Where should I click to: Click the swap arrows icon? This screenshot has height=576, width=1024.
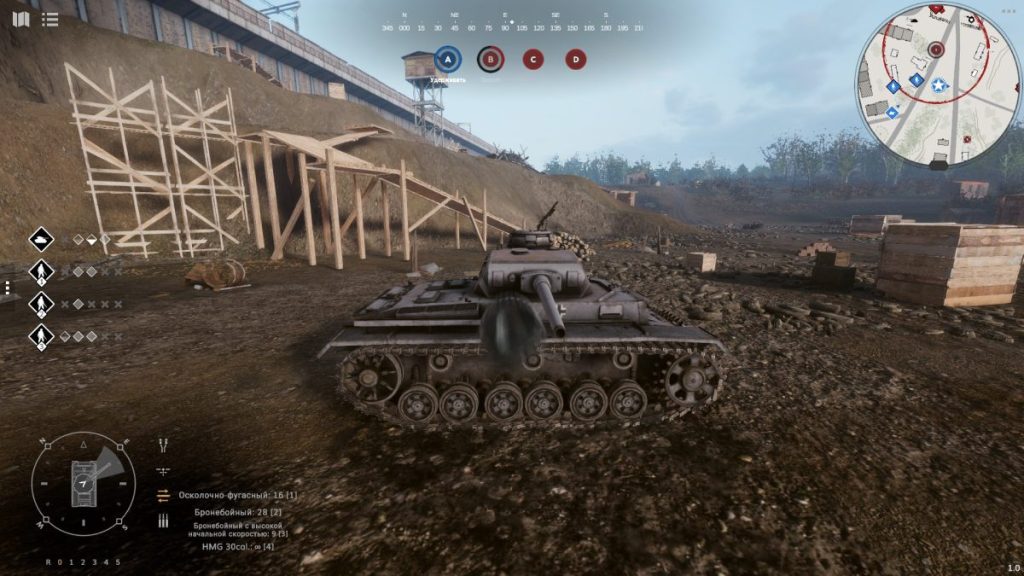(163, 495)
